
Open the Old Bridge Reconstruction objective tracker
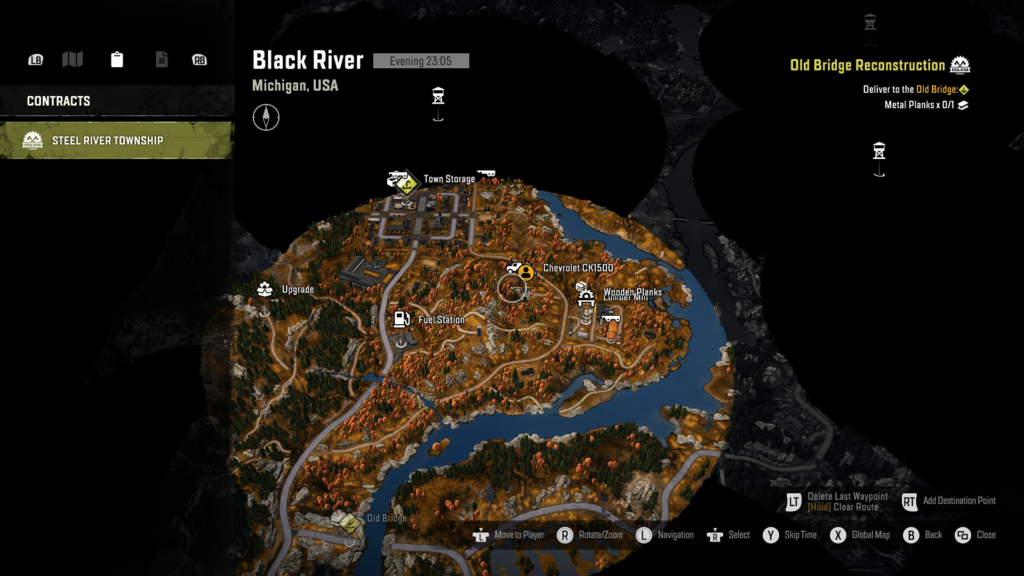coord(867,65)
